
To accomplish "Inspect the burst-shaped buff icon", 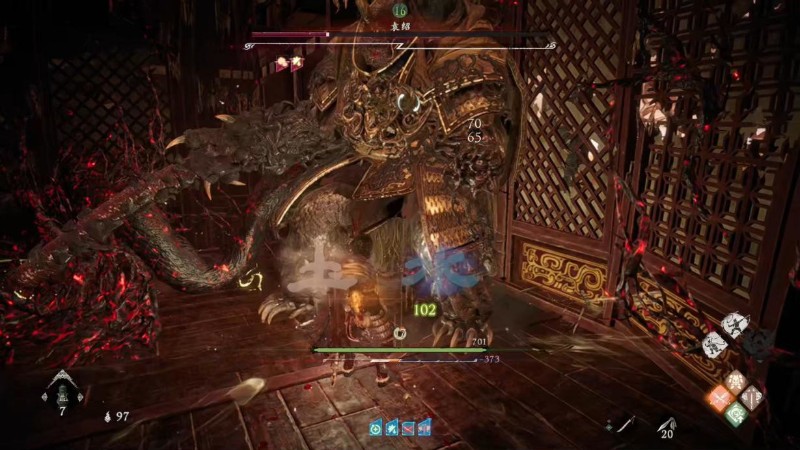I will [x=391, y=428].
